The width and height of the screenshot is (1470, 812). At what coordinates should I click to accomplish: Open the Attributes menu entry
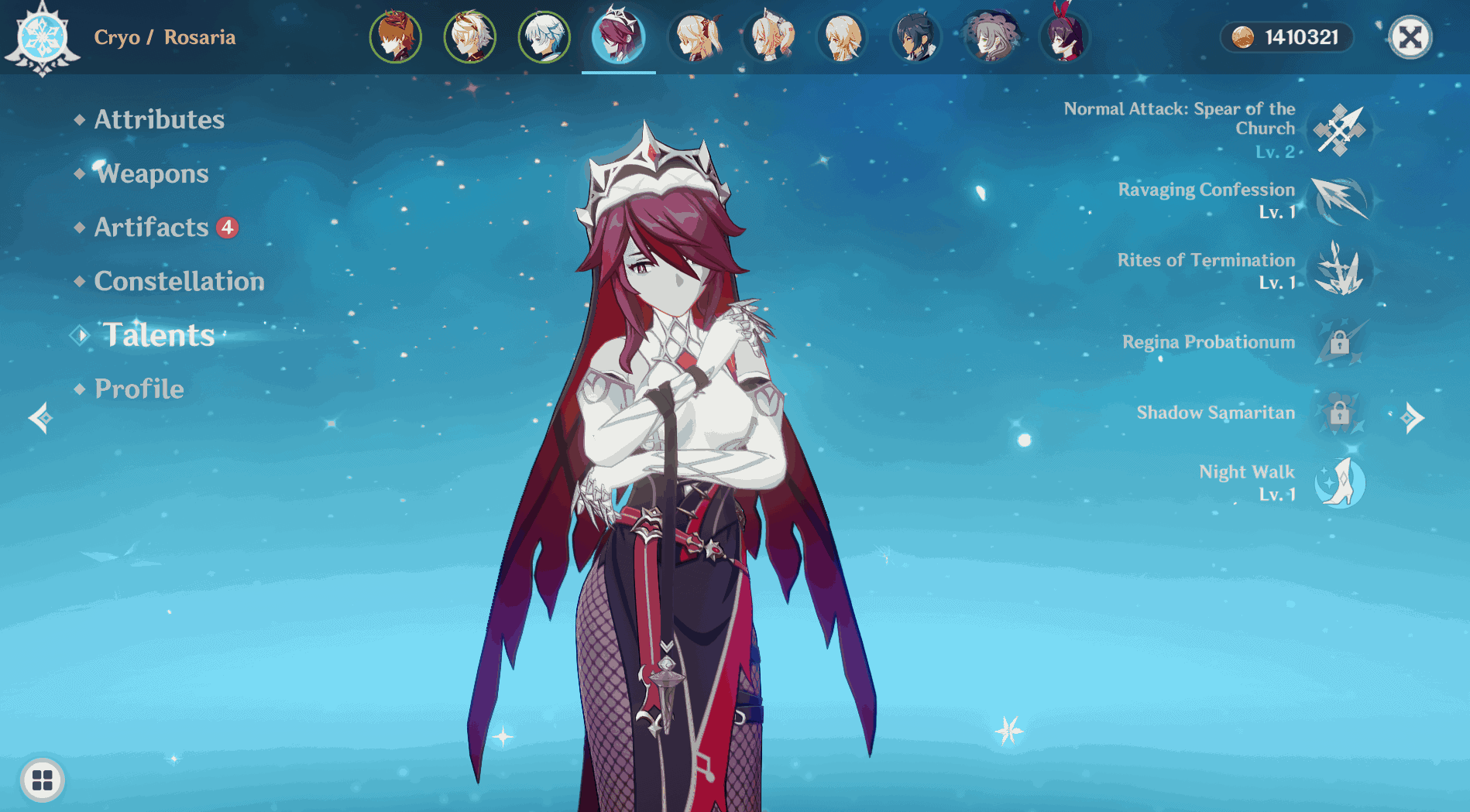coord(158,120)
